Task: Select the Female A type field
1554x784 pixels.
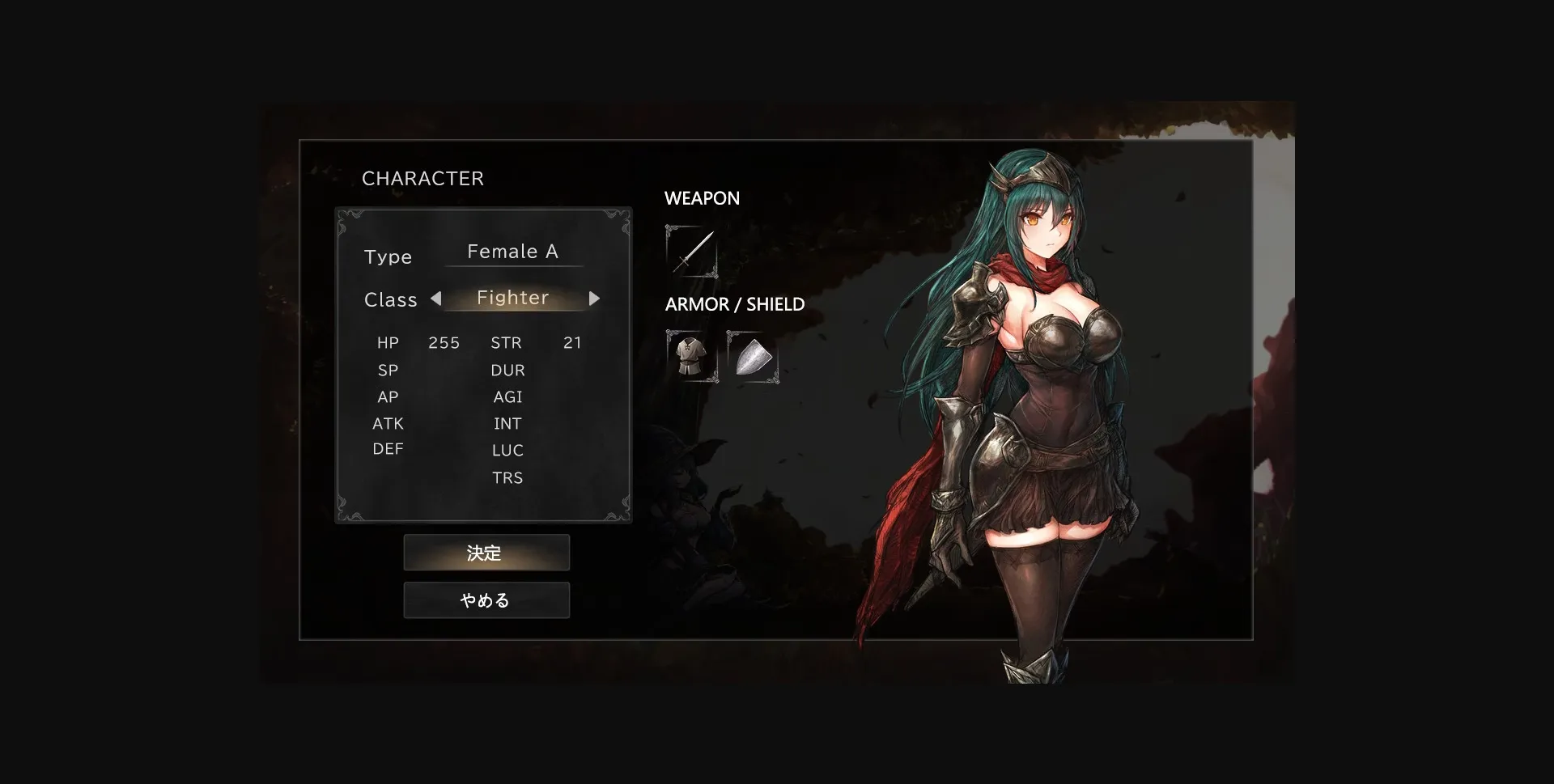Action: (x=513, y=252)
